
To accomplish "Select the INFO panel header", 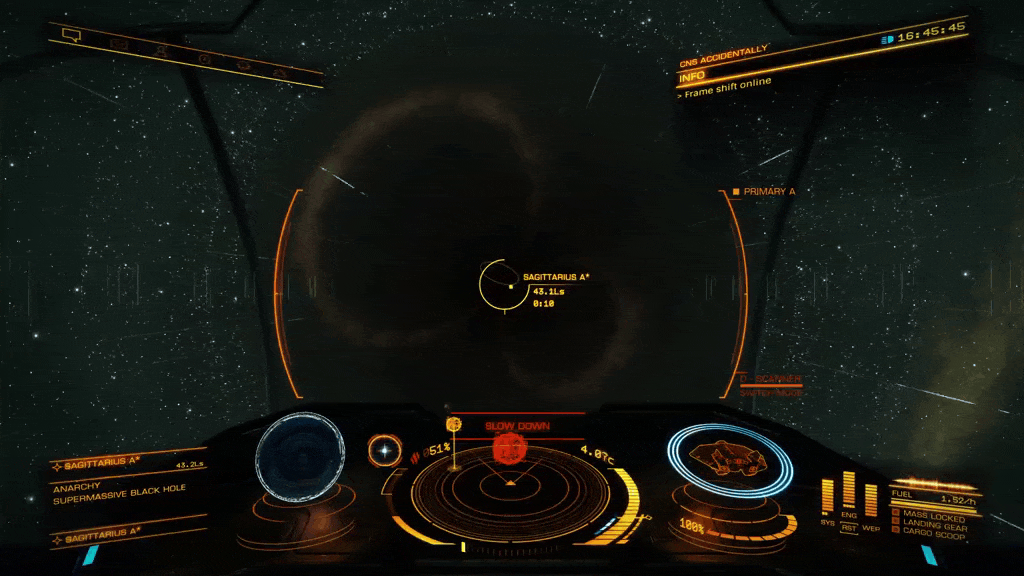I will click(x=692, y=76).
